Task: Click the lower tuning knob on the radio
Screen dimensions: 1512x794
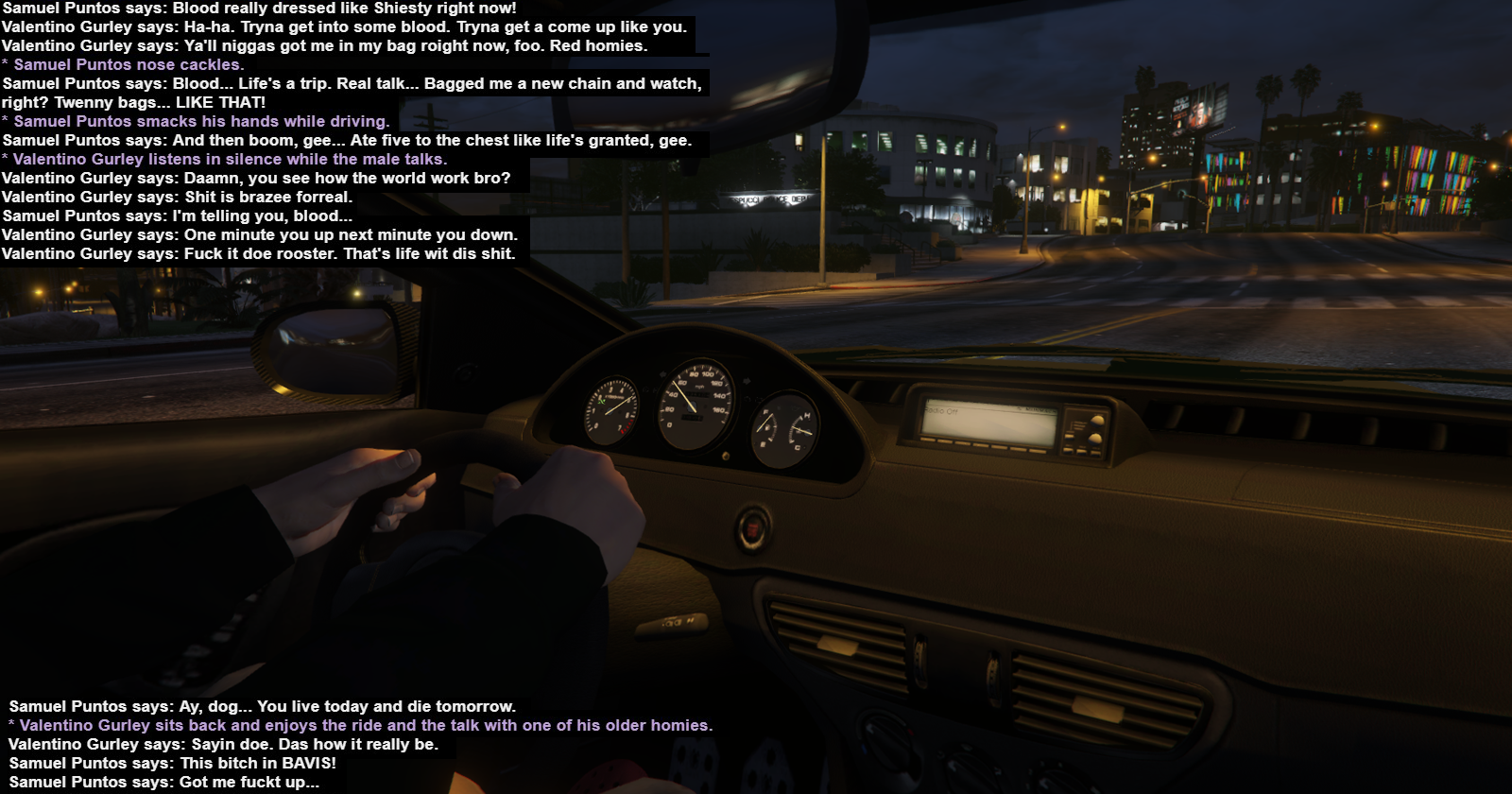Action: [1094, 439]
